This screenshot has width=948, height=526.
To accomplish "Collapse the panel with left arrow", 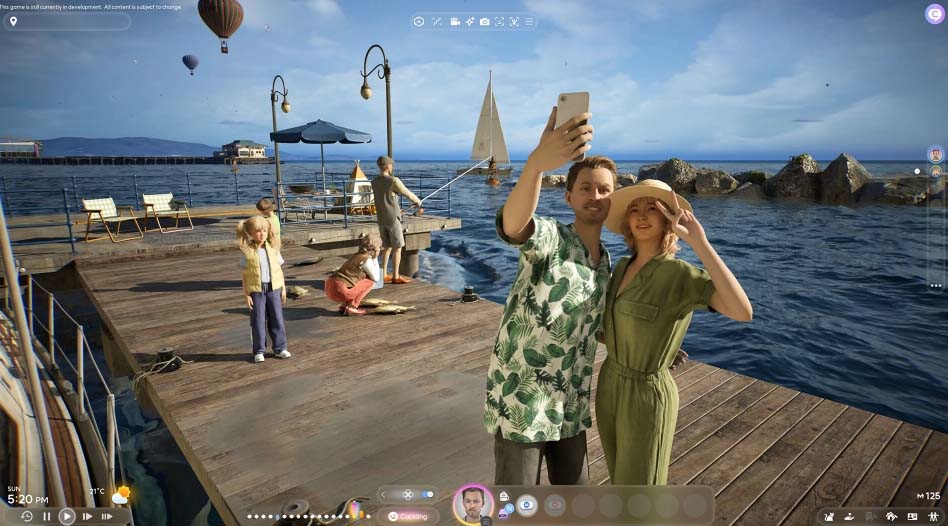I will coord(383,494).
